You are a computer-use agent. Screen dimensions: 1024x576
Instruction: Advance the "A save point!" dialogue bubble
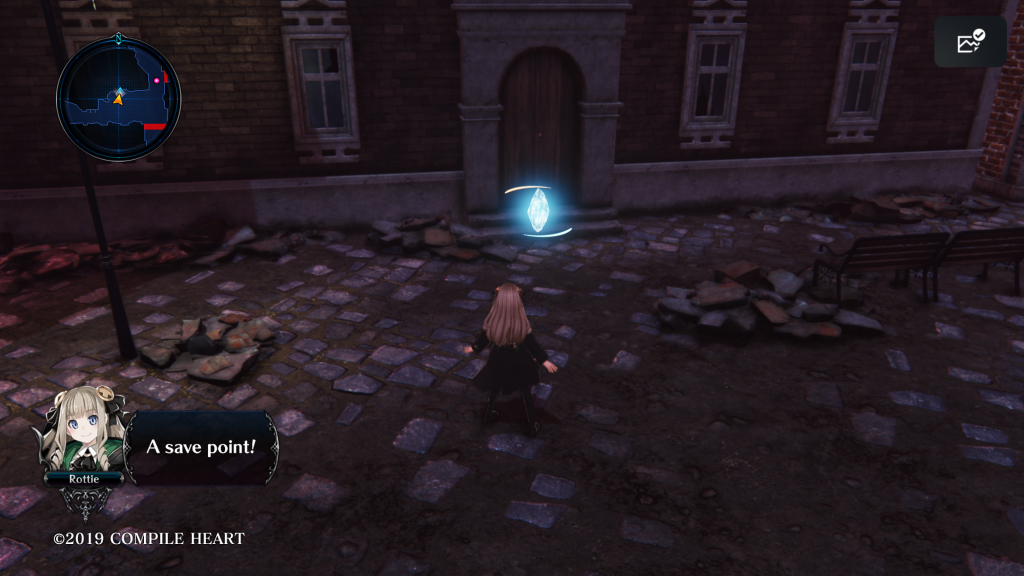[201, 446]
